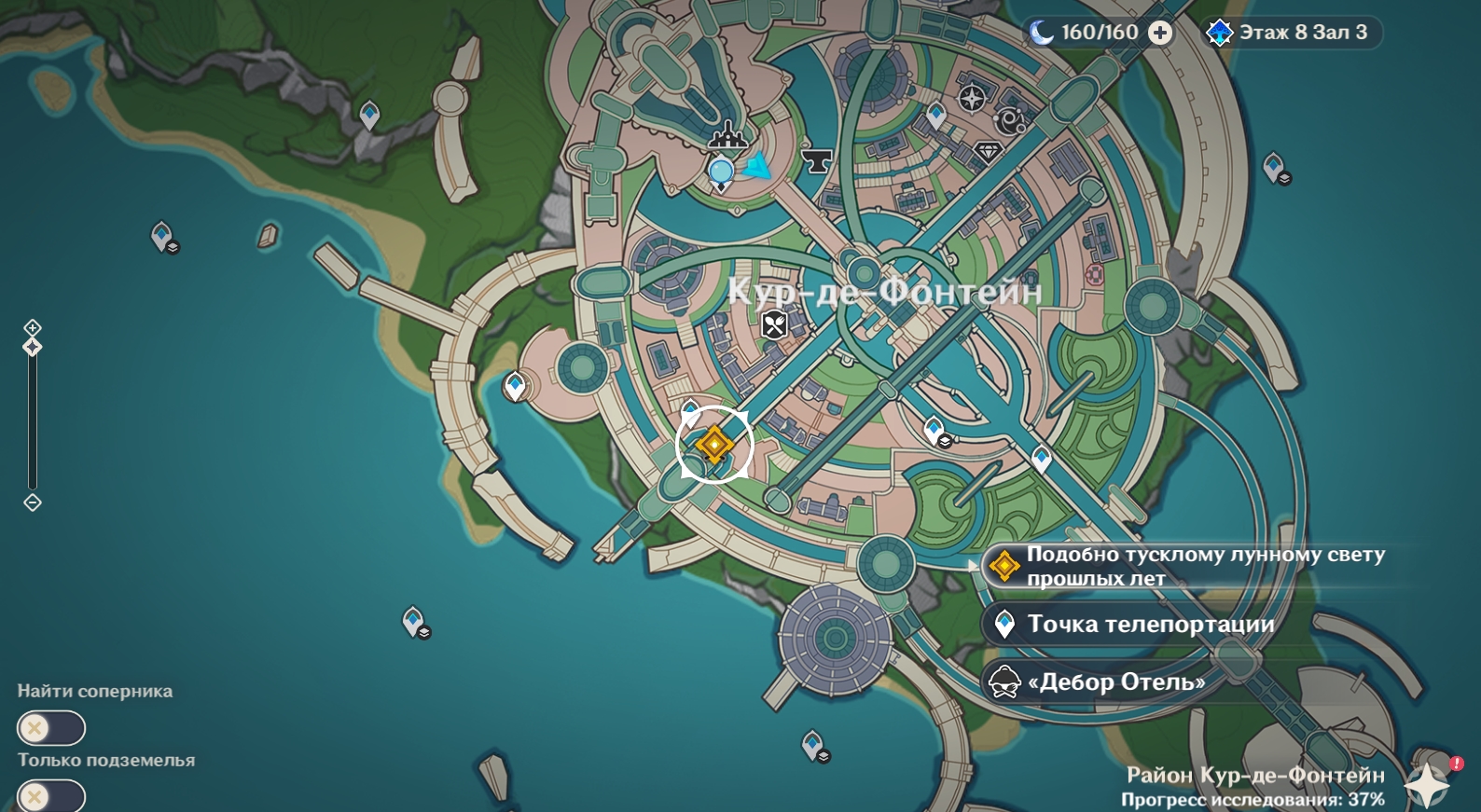Add Original Resin with the plus button
The width and height of the screenshot is (1481, 812).
tap(1160, 34)
